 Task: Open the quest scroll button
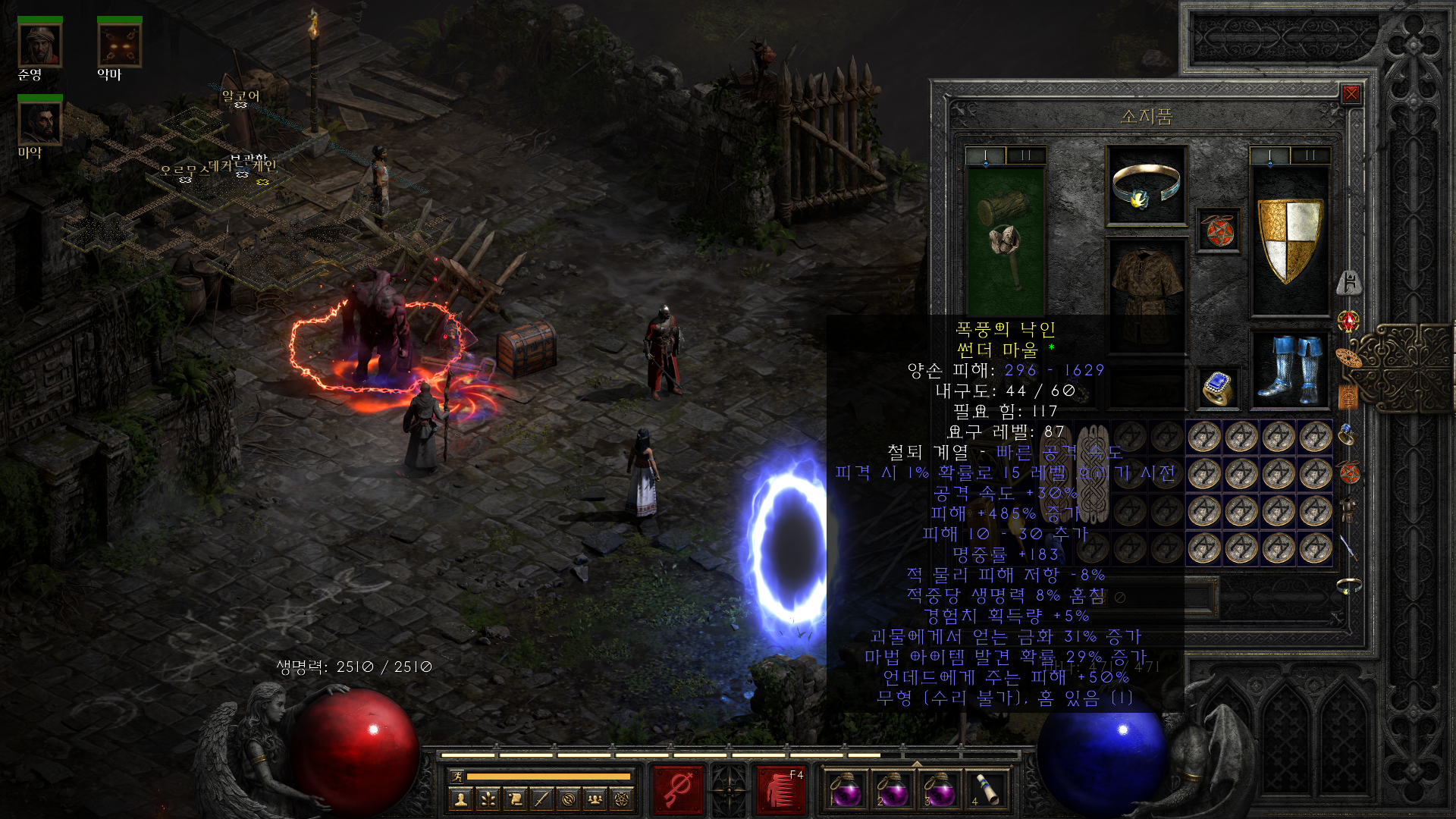coord(515,799)
